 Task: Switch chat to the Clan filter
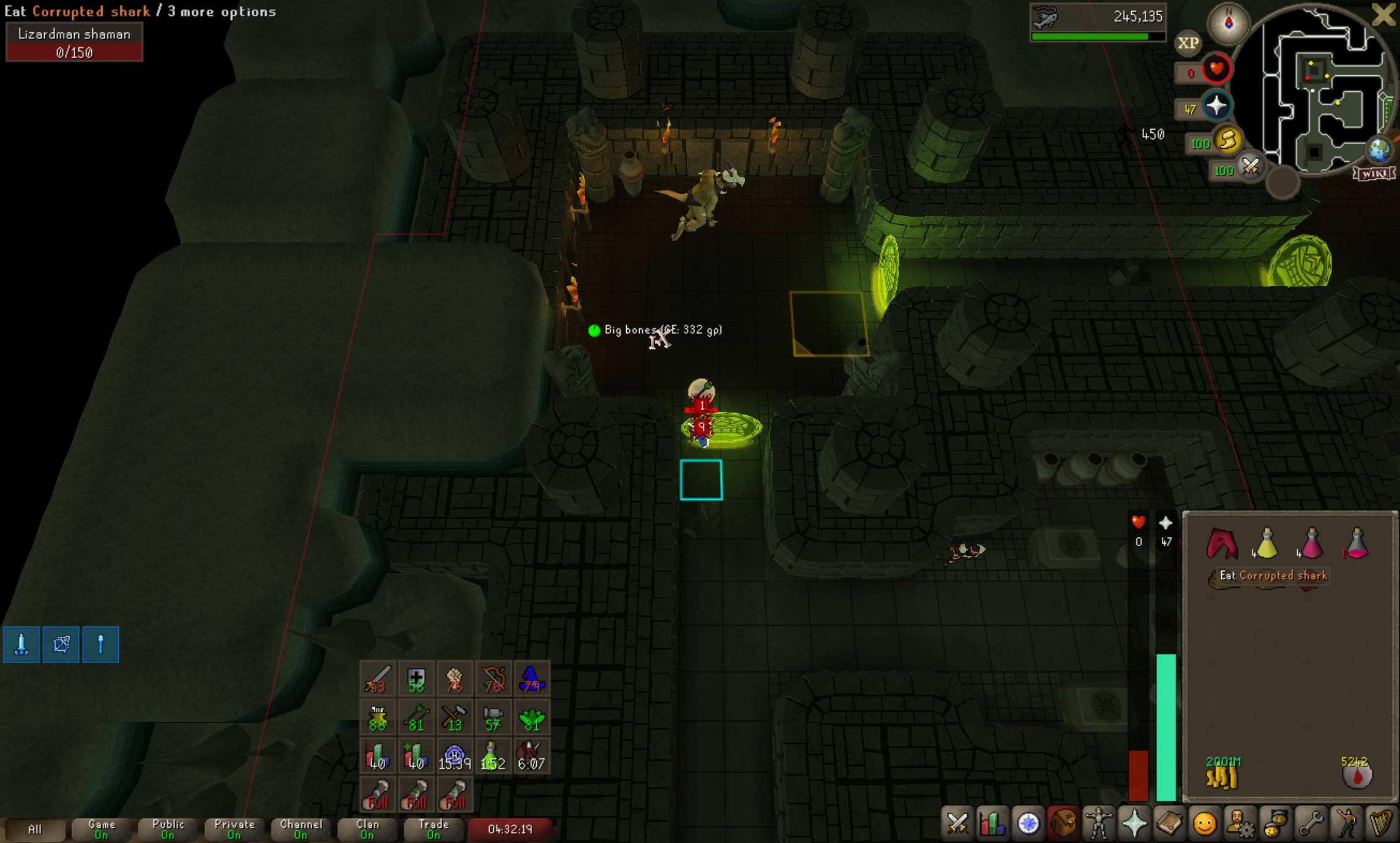tap(367, 829)
